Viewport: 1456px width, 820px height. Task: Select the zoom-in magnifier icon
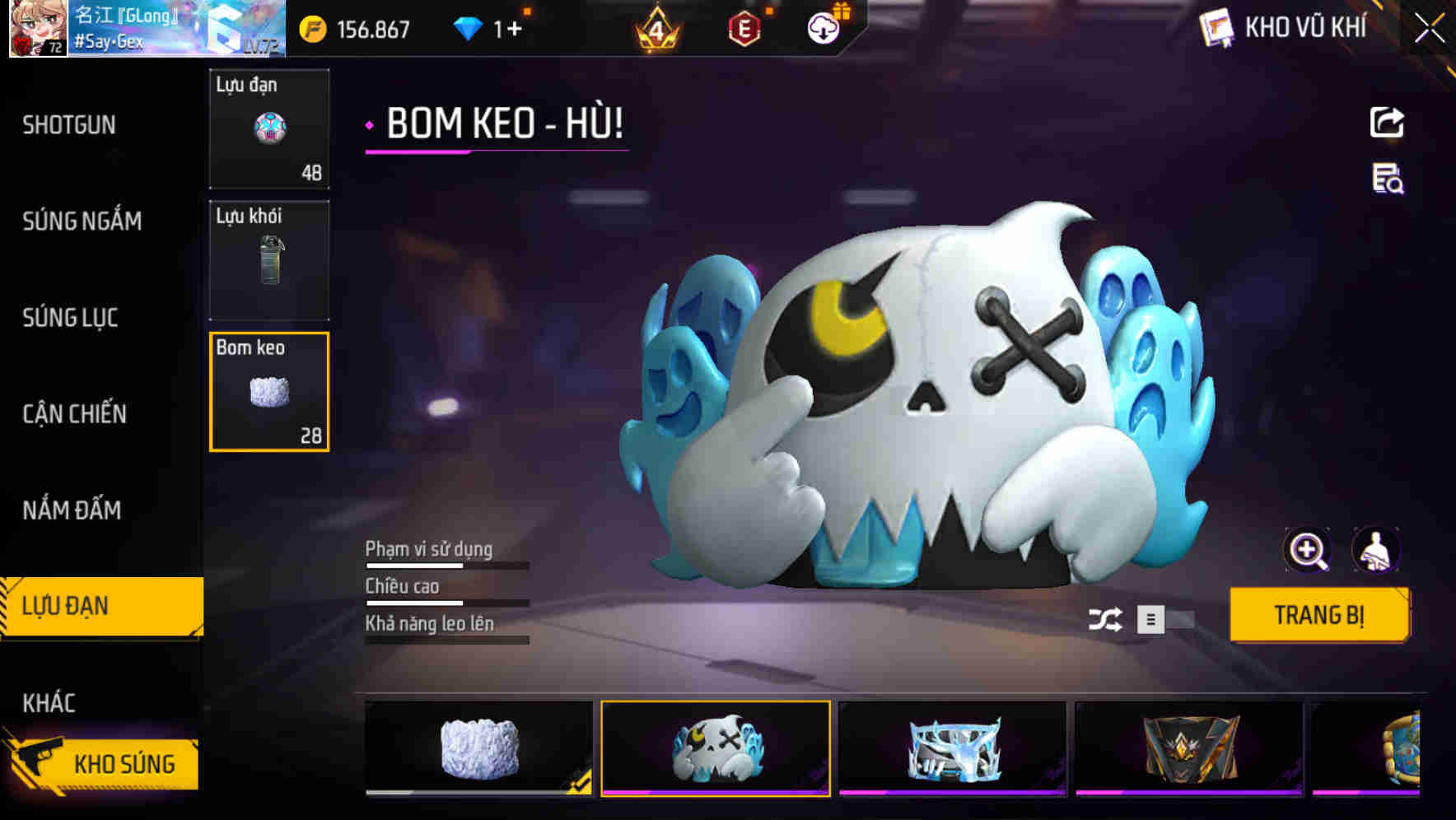click(1308, 550)
